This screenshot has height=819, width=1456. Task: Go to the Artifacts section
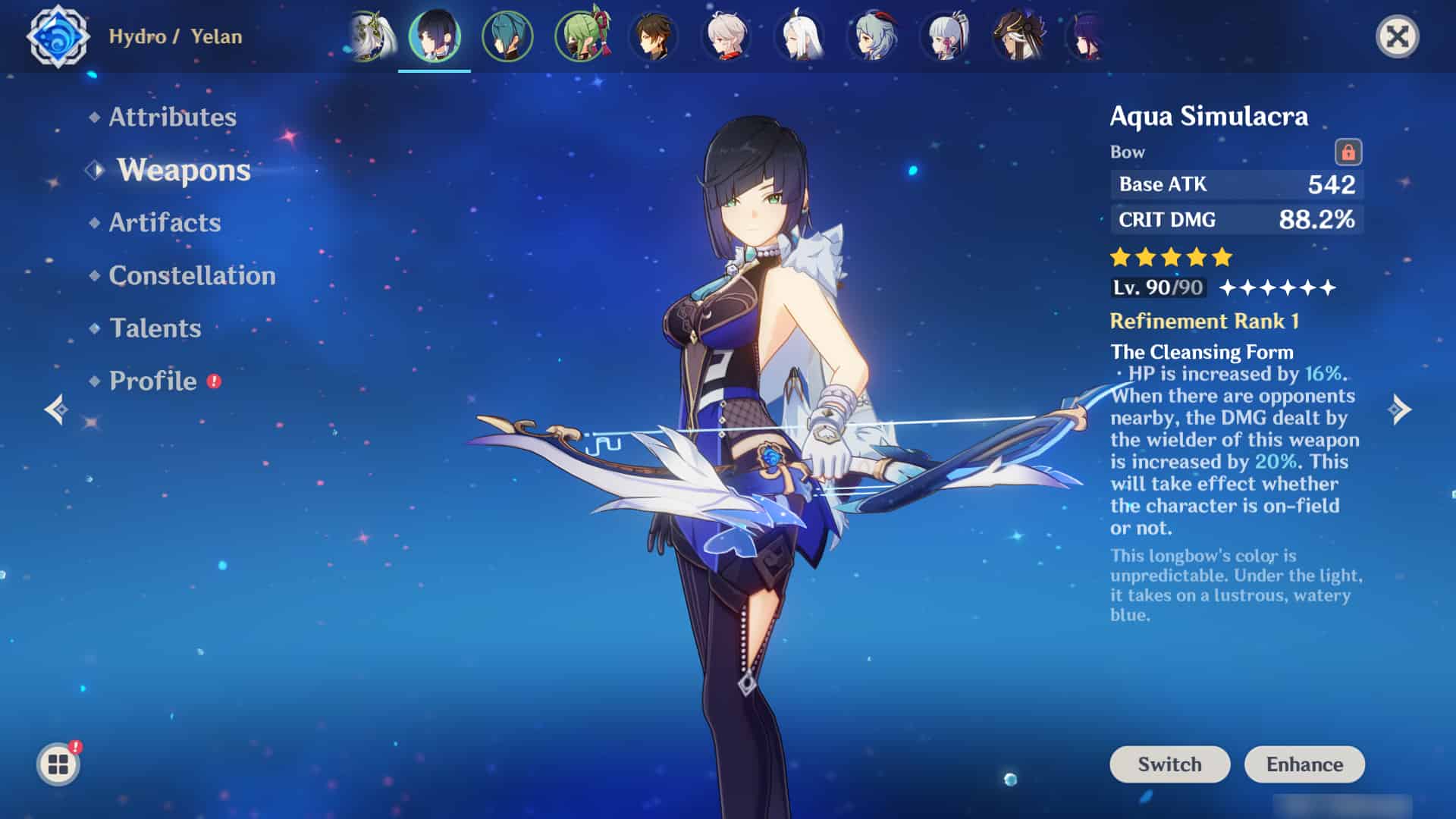(x=165, y=222)
